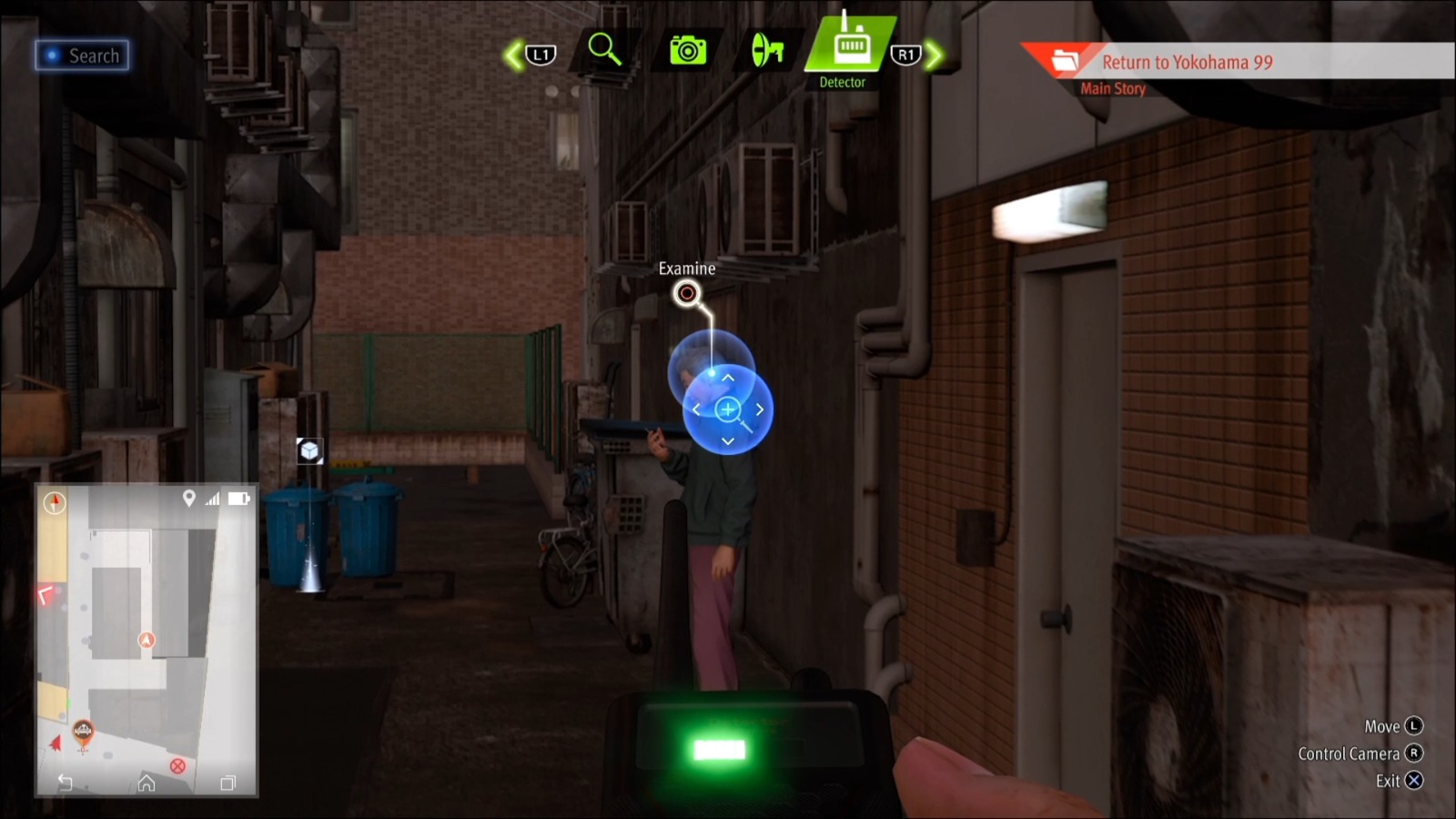Click the right chevron on the detector pad
Image resolution: width=1456 pixels, height=819 pixels.
[758, 409]
